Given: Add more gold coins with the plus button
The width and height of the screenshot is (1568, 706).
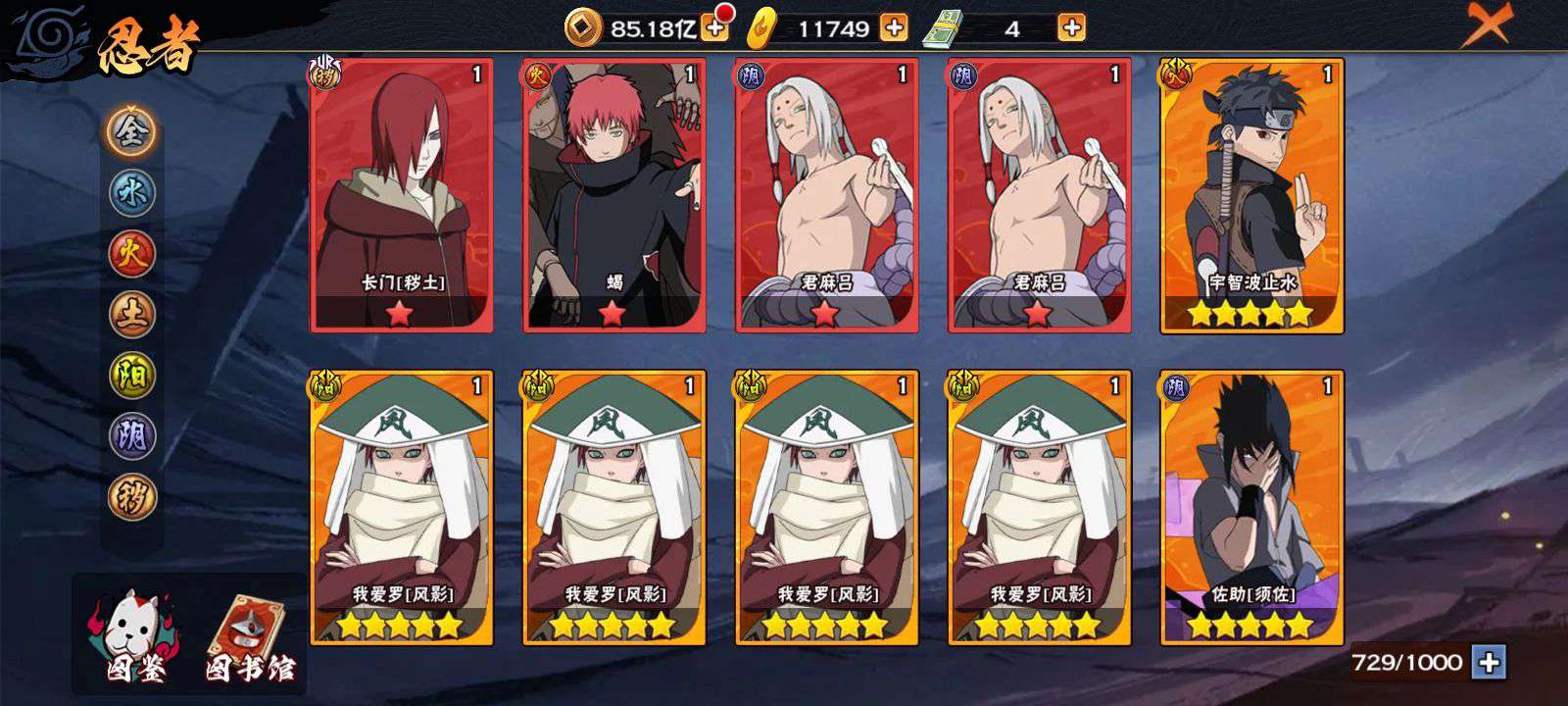Looking at the screenshot, I should 715,28.
